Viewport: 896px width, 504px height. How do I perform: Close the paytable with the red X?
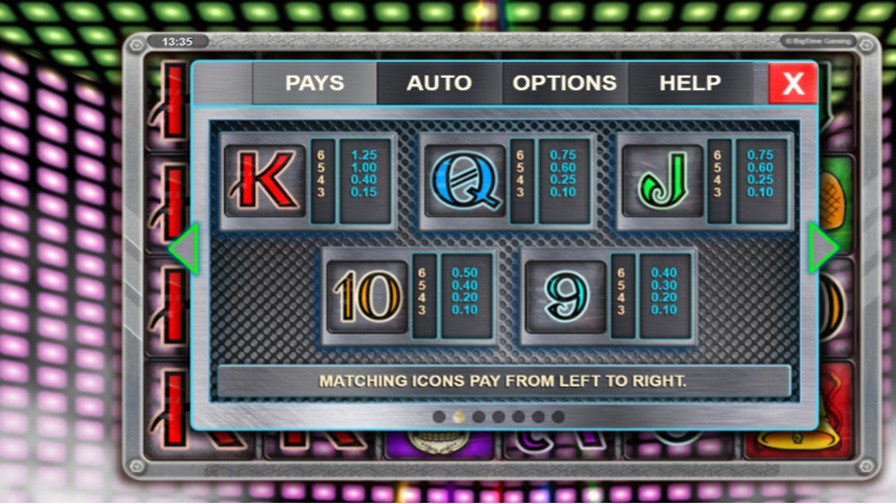[x=793, y=83]
